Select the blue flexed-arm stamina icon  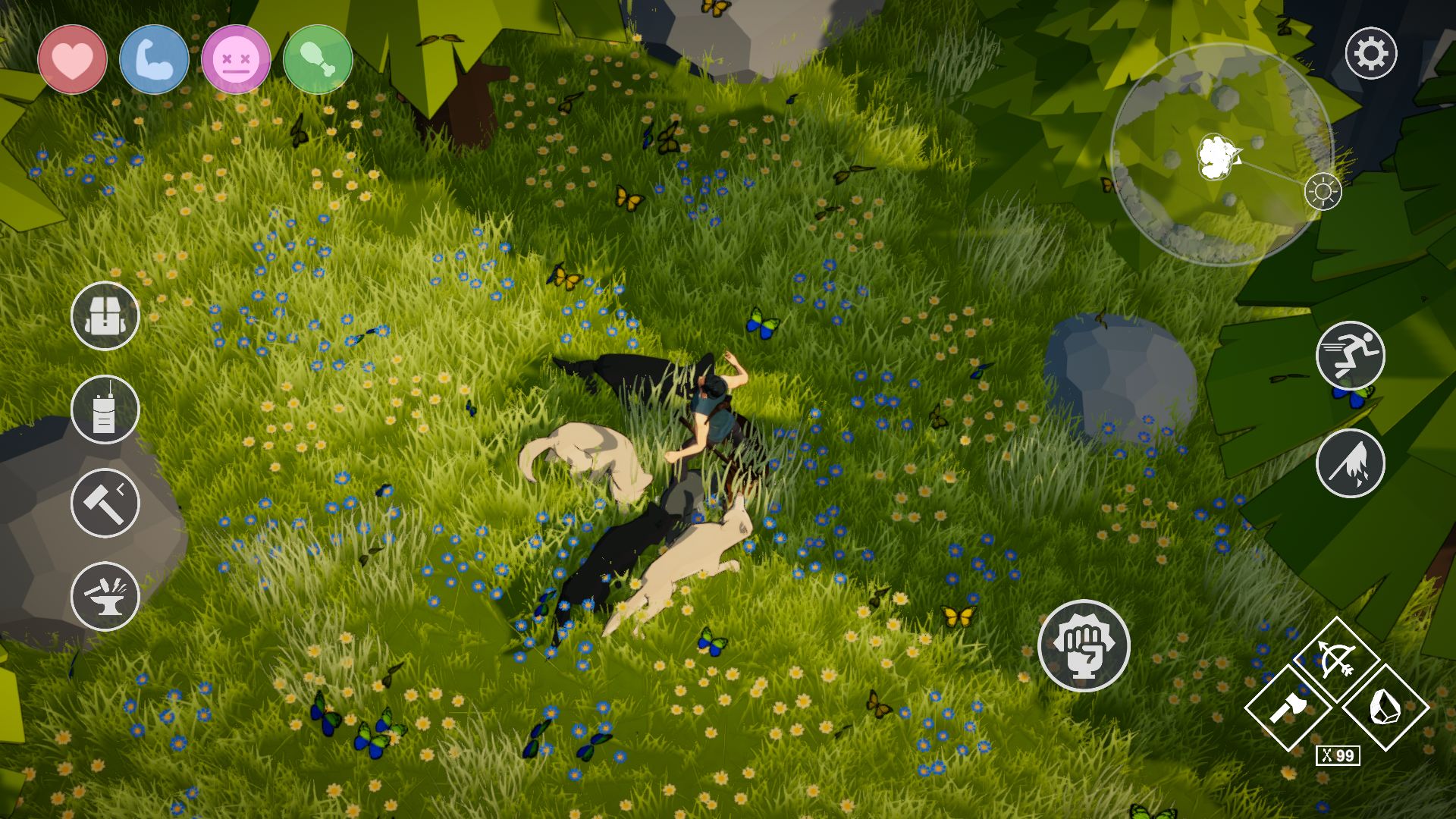coord(154,60)
